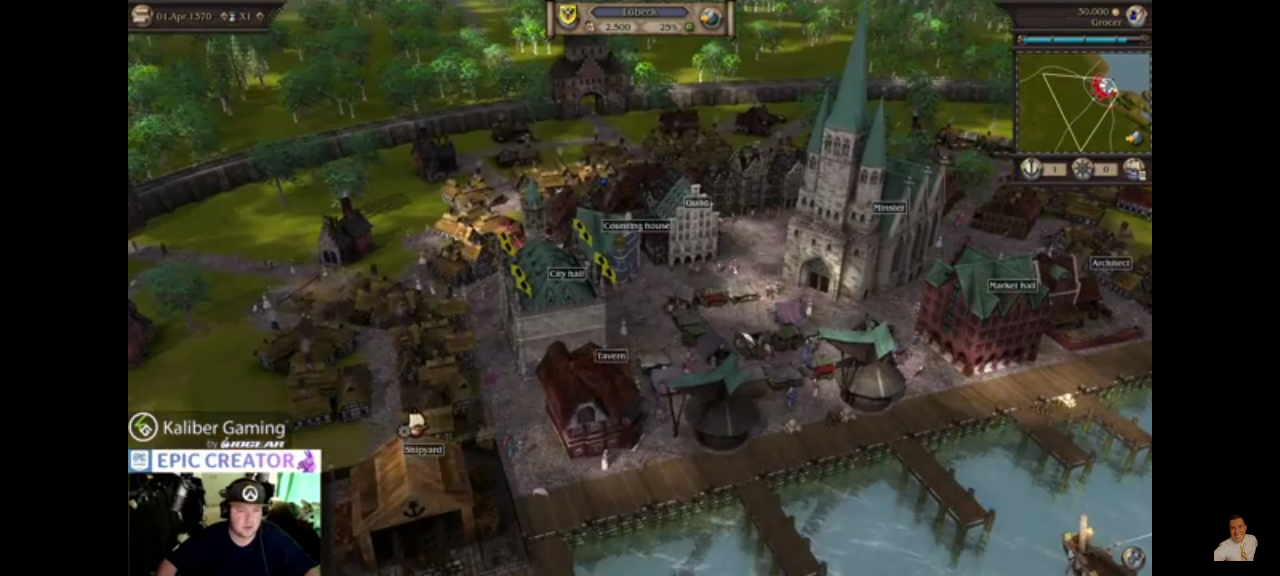Open the Market hall label

point(1012,286)
